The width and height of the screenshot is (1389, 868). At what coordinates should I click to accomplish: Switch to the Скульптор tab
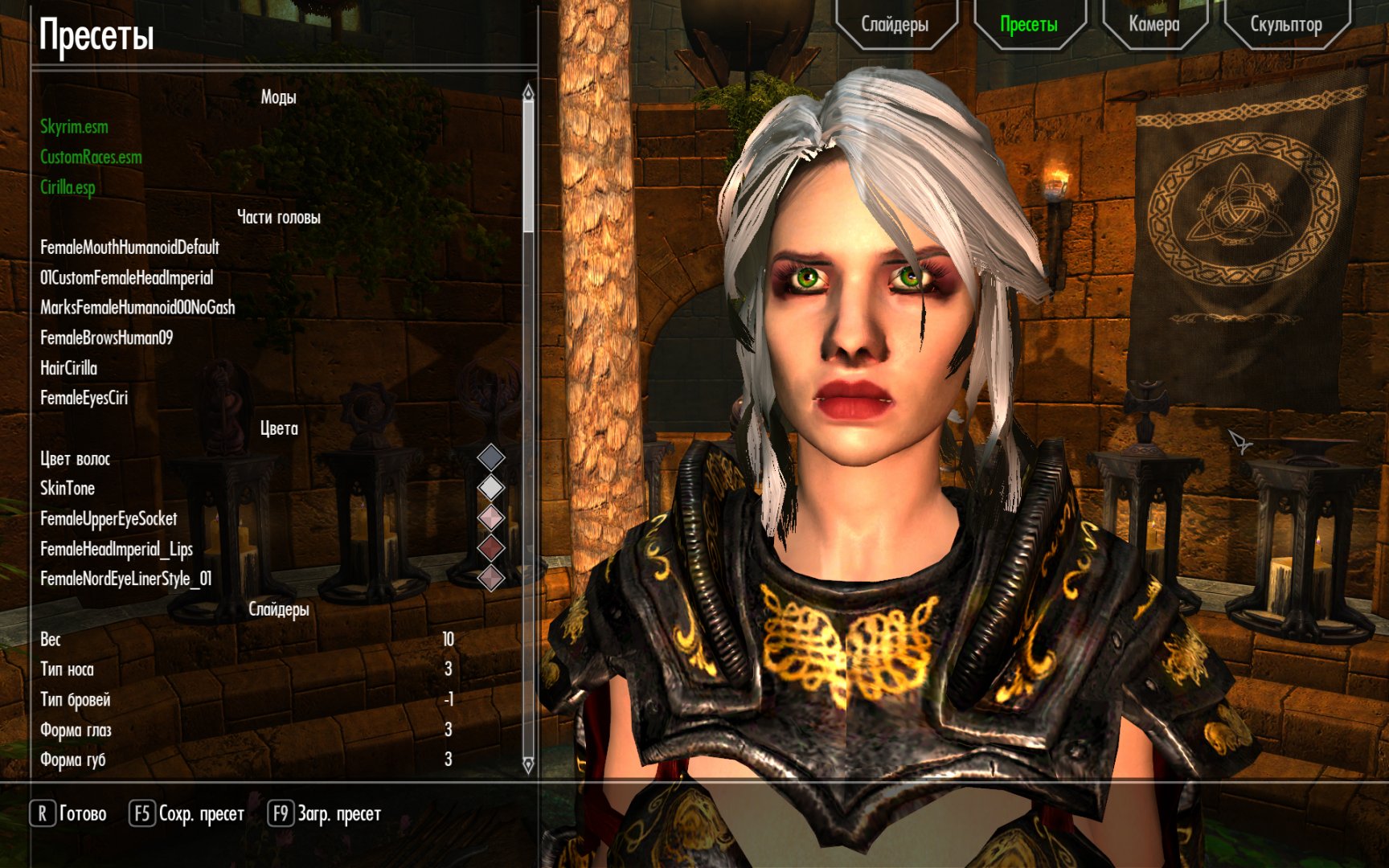click(1285, 25)
